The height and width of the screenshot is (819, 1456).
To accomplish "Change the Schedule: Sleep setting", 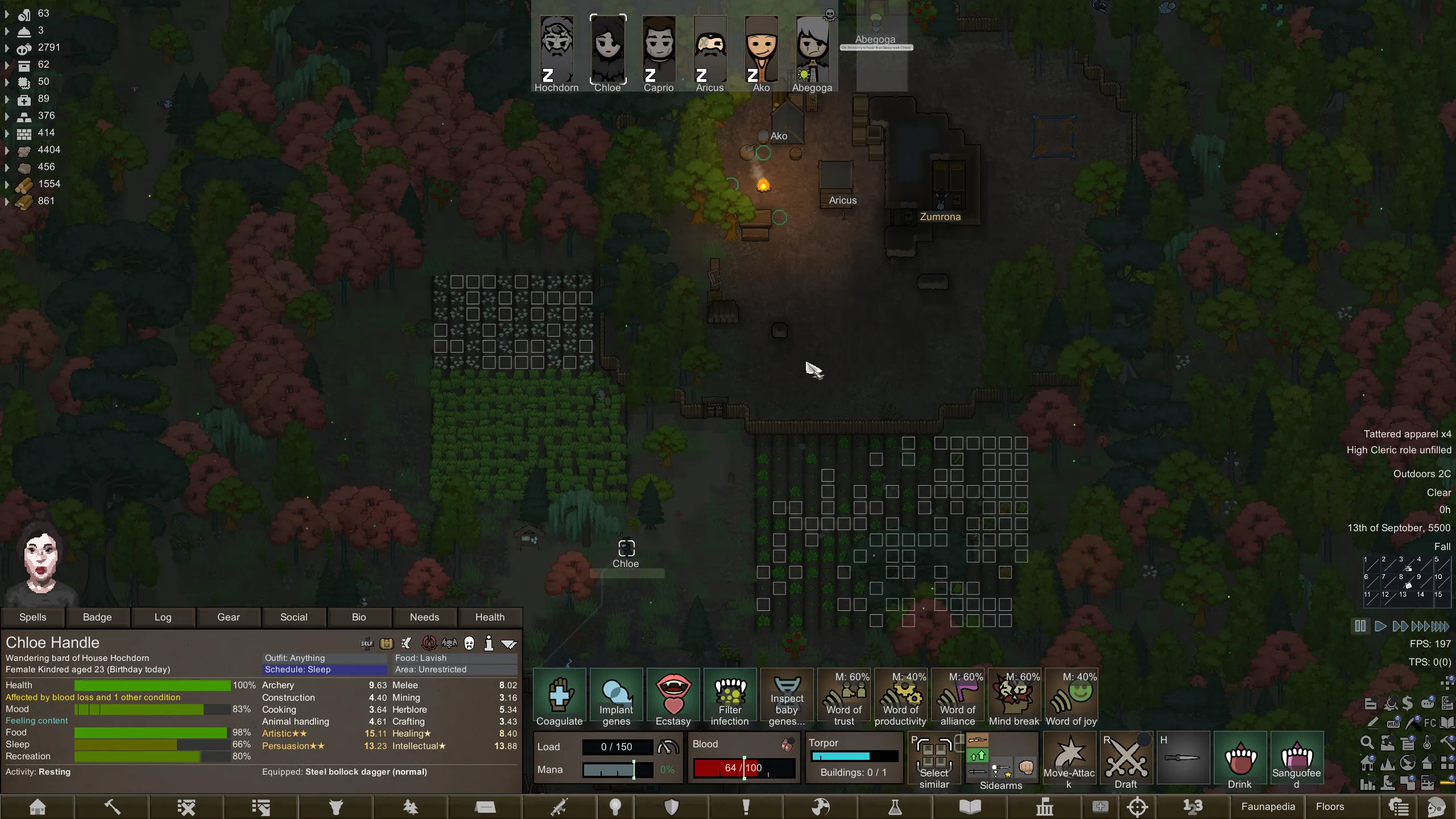I will (x=325, y=669).
